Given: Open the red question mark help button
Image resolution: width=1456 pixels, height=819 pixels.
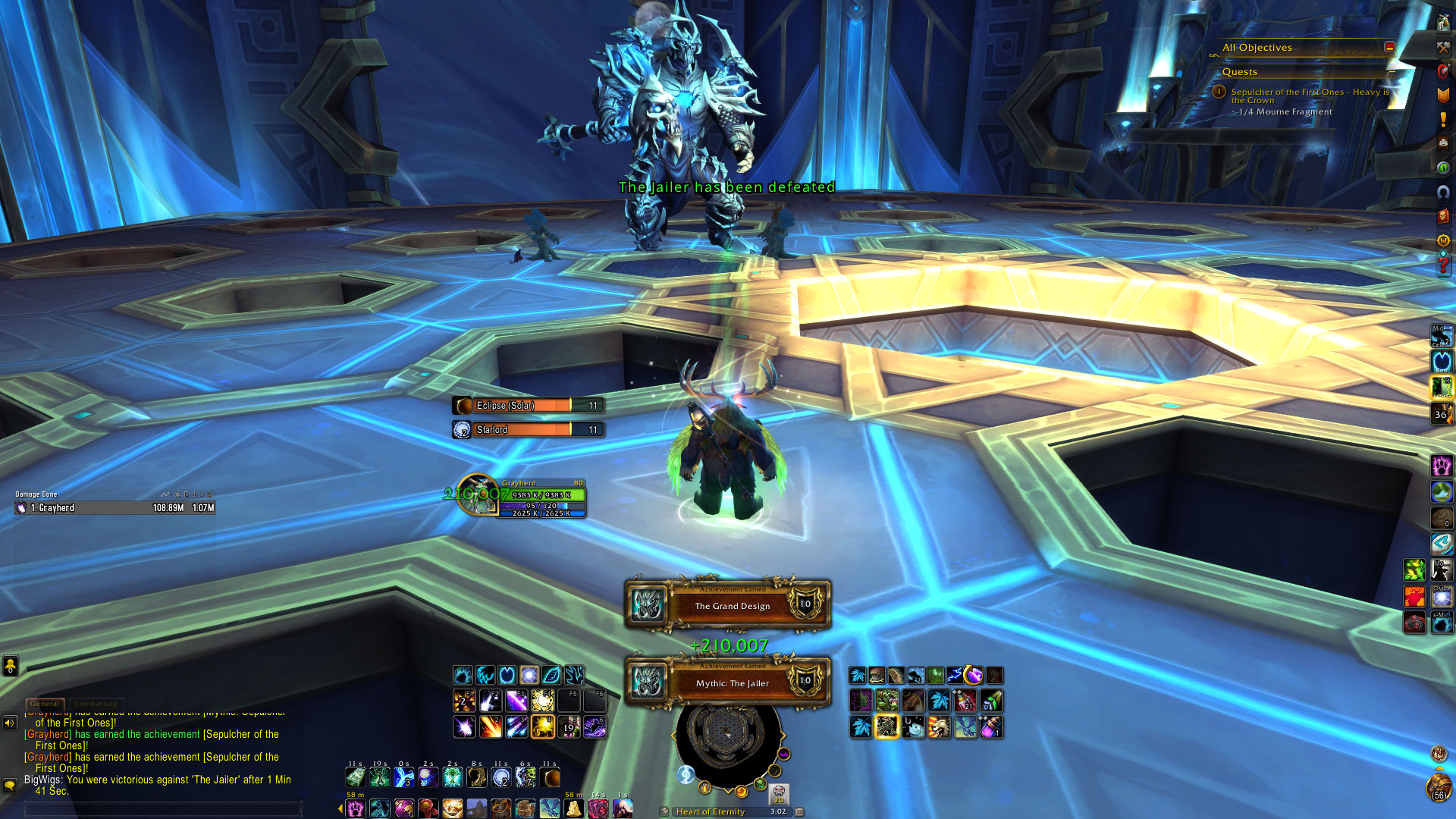Looking at the screenshot, I should coord(1443,265).
